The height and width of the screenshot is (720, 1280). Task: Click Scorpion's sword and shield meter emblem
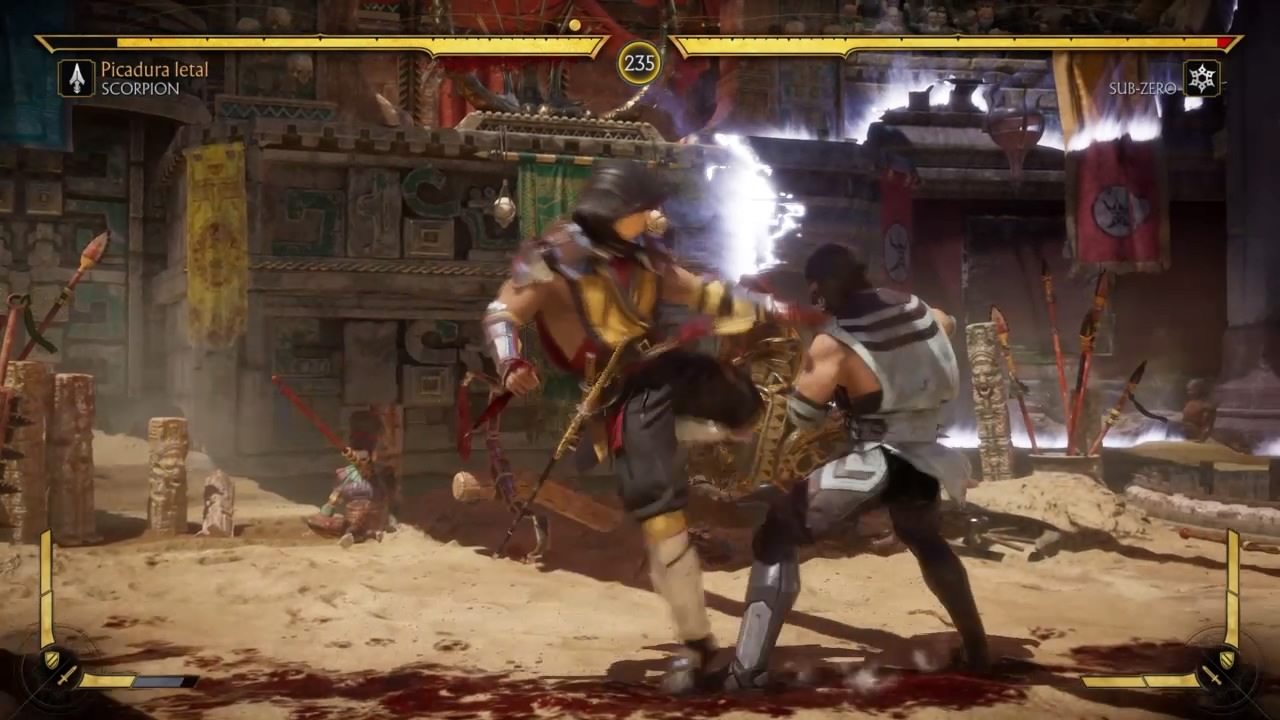[57, 667]
